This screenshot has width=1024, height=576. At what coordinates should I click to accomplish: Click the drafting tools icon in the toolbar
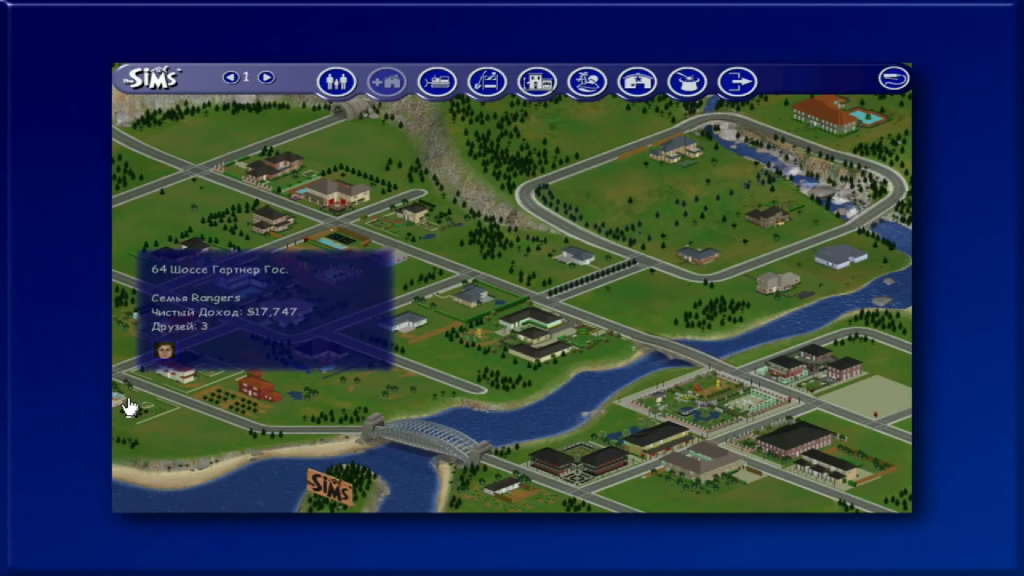487,82
